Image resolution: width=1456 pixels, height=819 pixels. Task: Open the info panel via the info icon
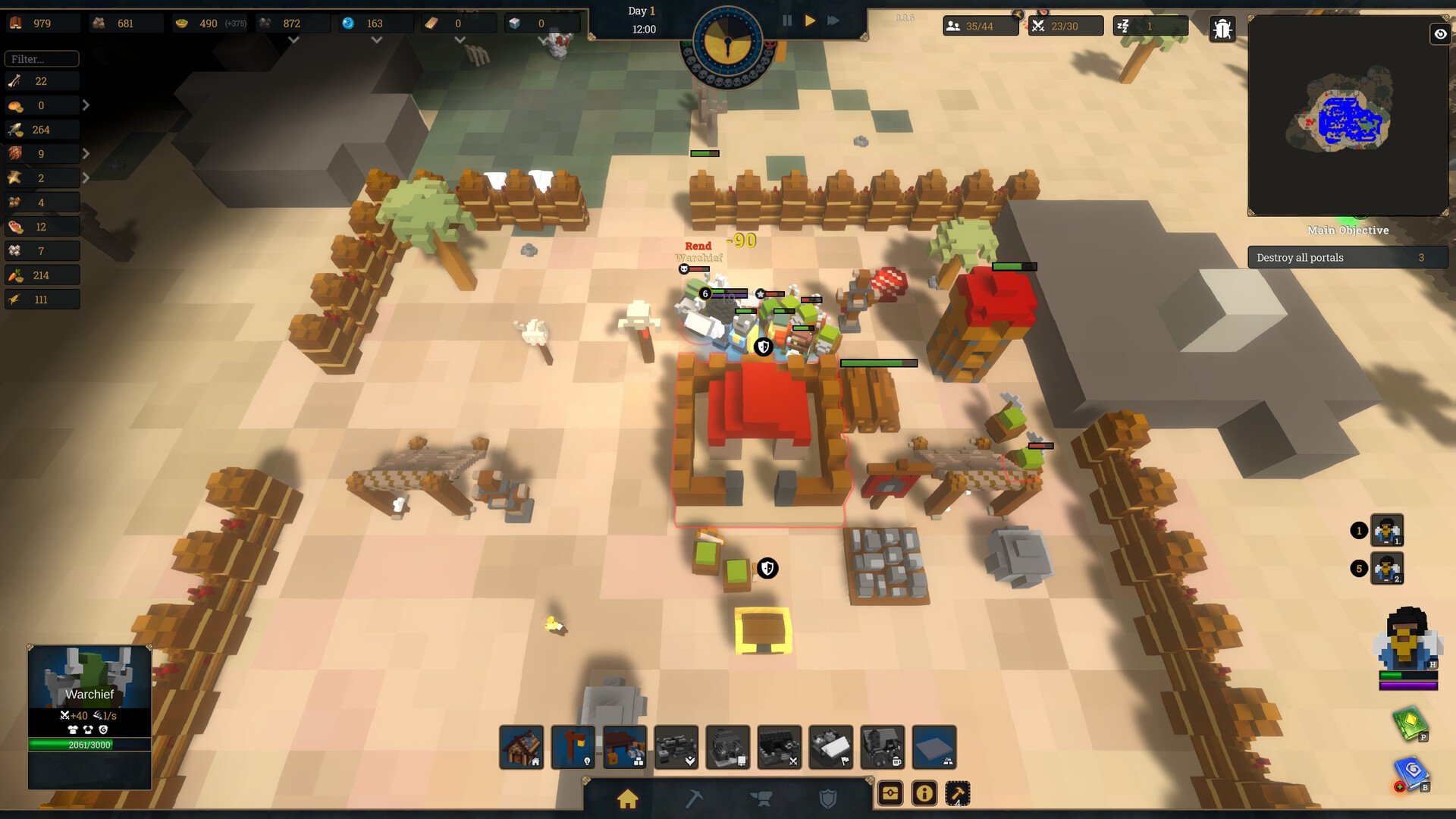923,793
